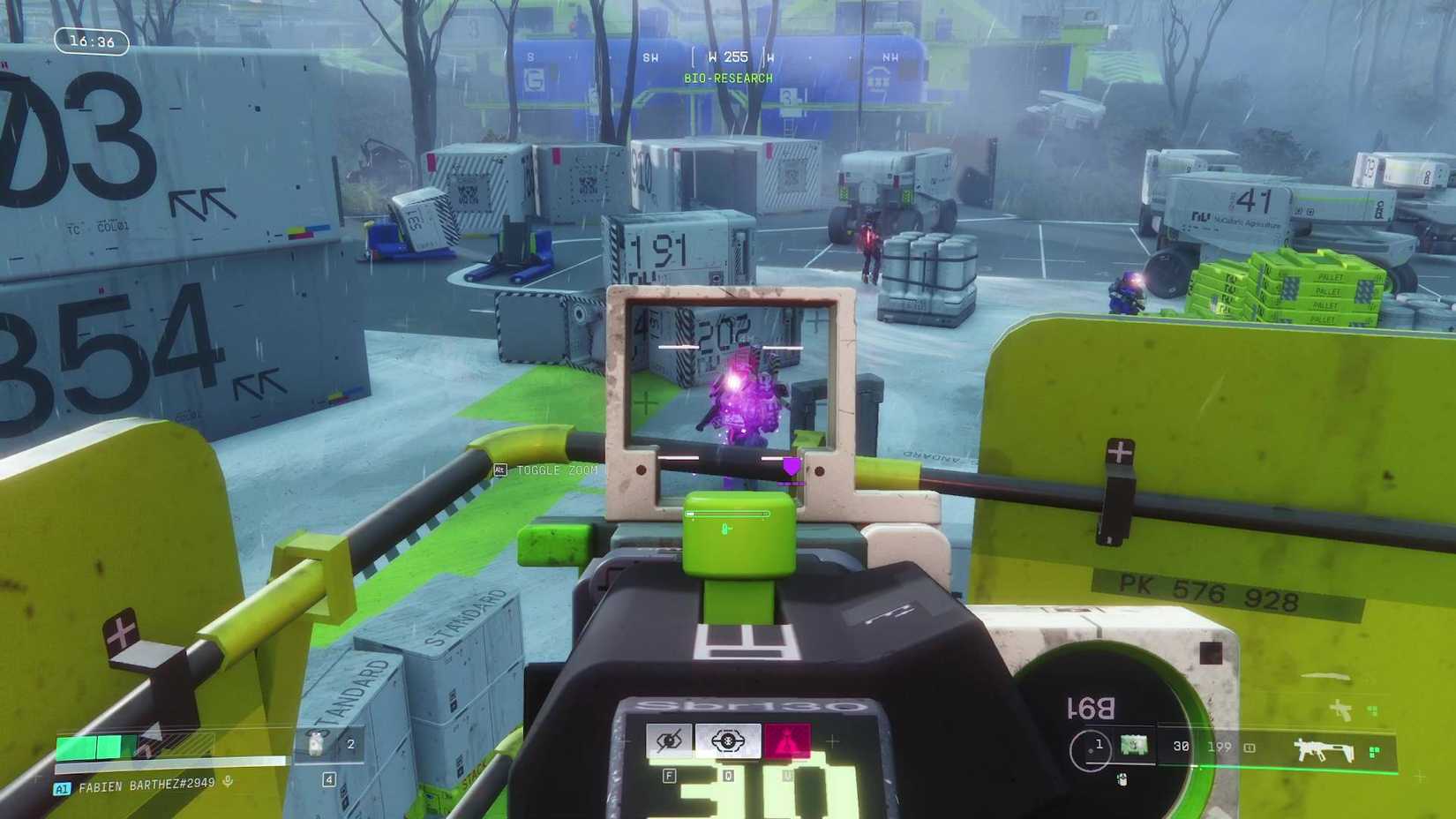Click the ammo counter showing 30 / 199
This screenshot has height=819, width=1456.
pos(1201,746)
